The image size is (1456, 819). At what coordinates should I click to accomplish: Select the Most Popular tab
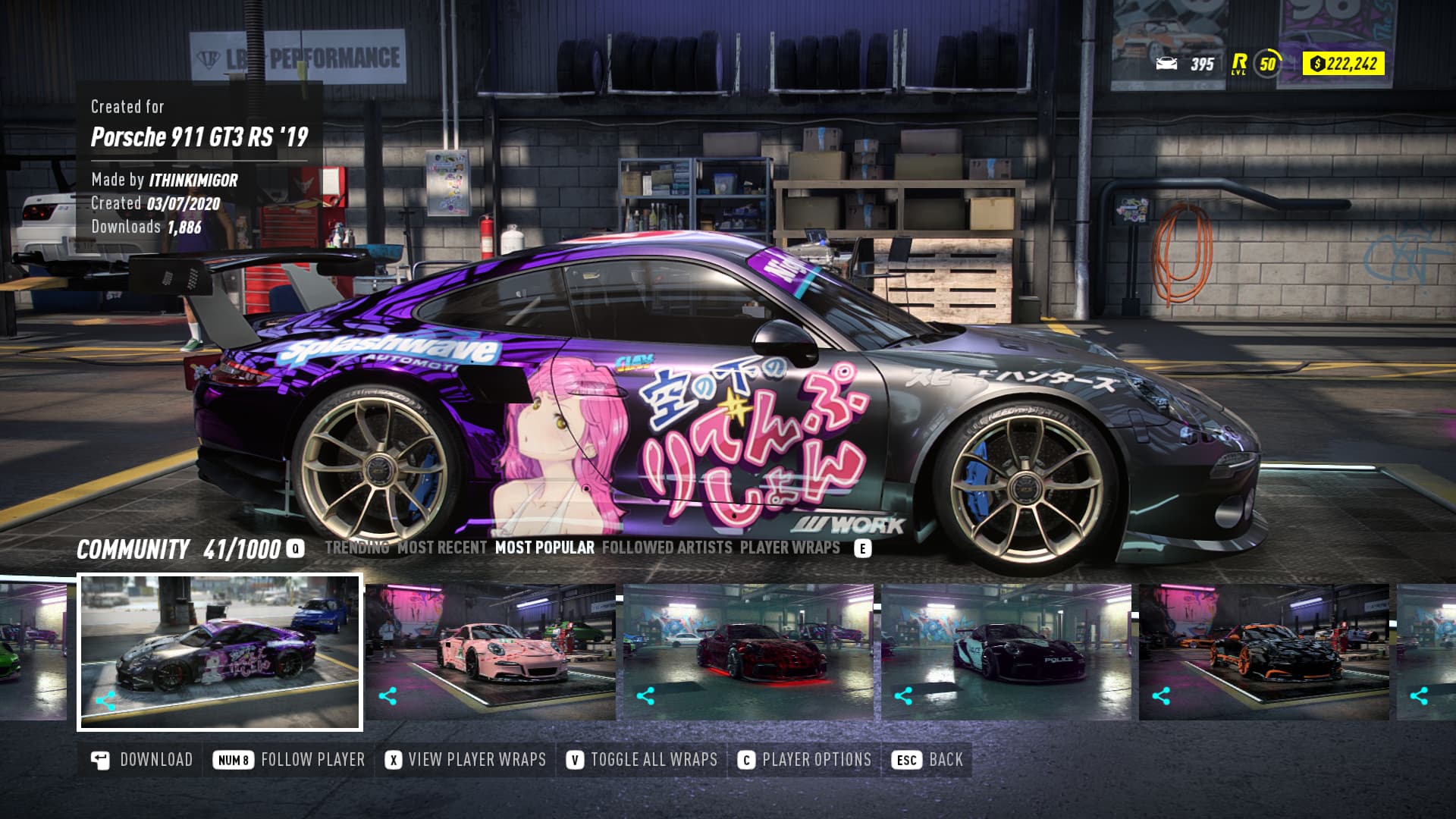pos(544,548)
